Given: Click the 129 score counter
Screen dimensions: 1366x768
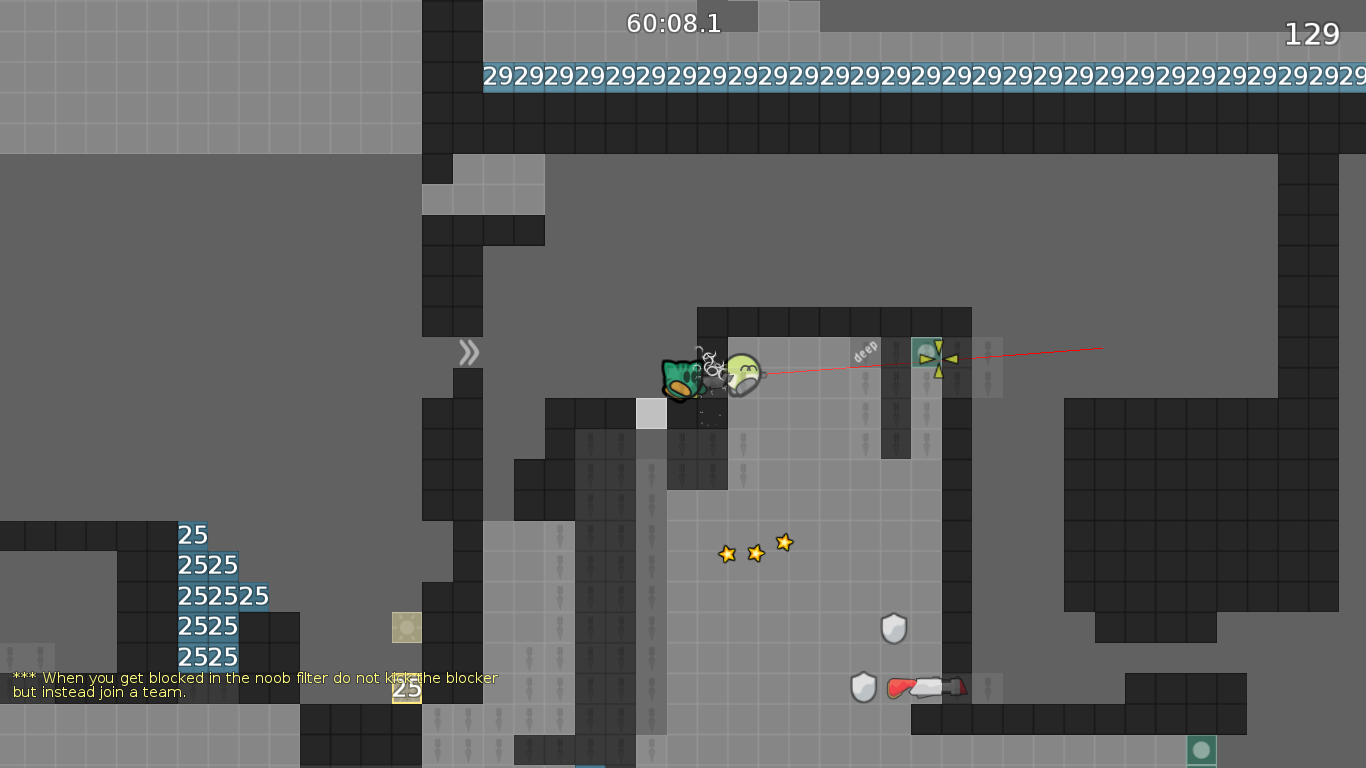Looking at the screenshot, I should tap(1310, 33).
